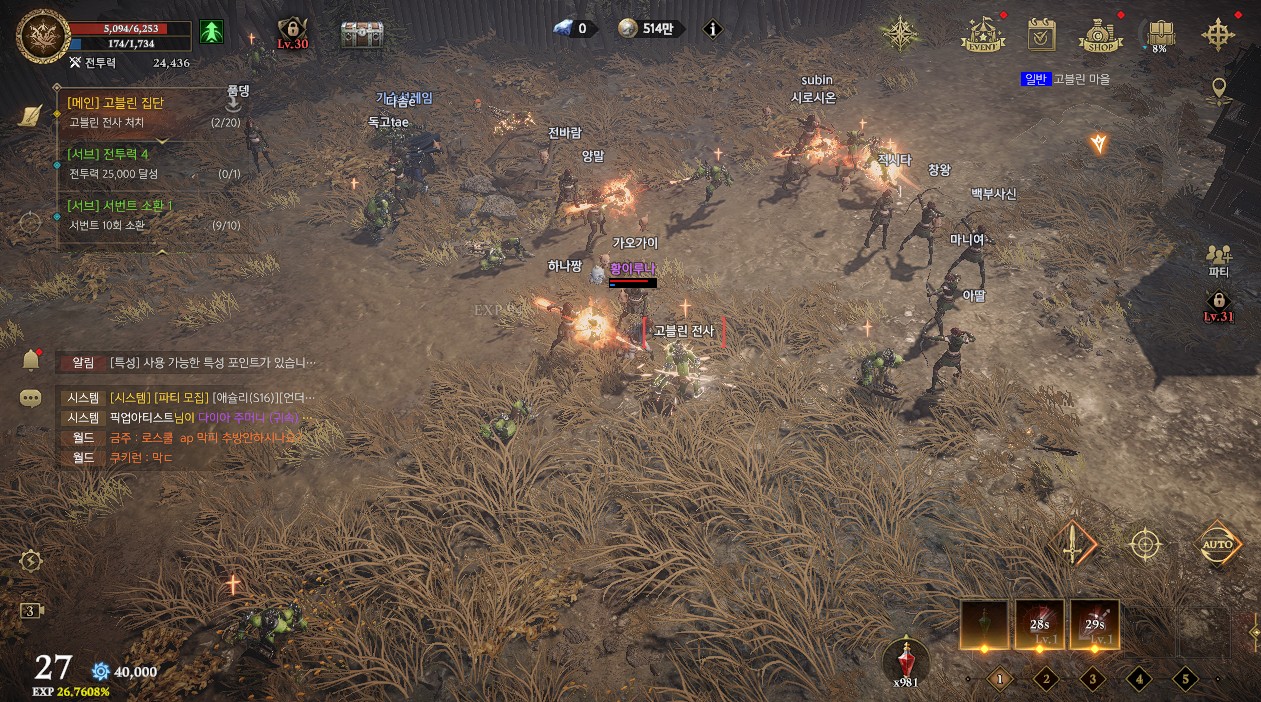
Task: Use the red health potion x981
Action: (906, 659)
